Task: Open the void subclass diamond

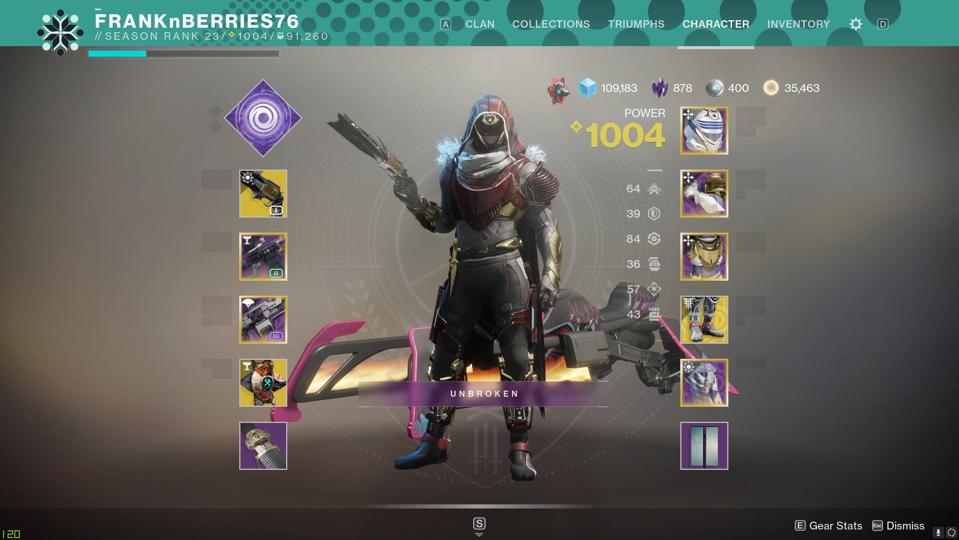Action: tap(262, 118)
